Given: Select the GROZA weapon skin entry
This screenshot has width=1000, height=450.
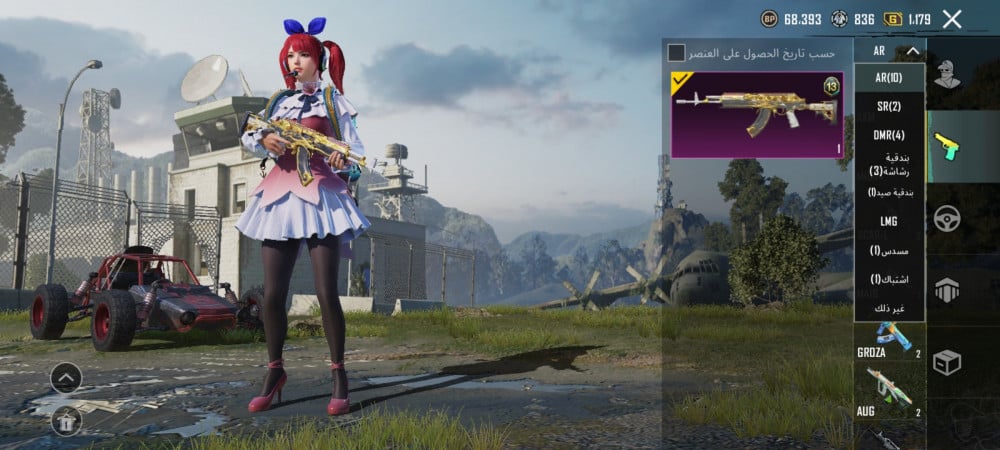Looking at the screenshot, I should click(885, 340).
